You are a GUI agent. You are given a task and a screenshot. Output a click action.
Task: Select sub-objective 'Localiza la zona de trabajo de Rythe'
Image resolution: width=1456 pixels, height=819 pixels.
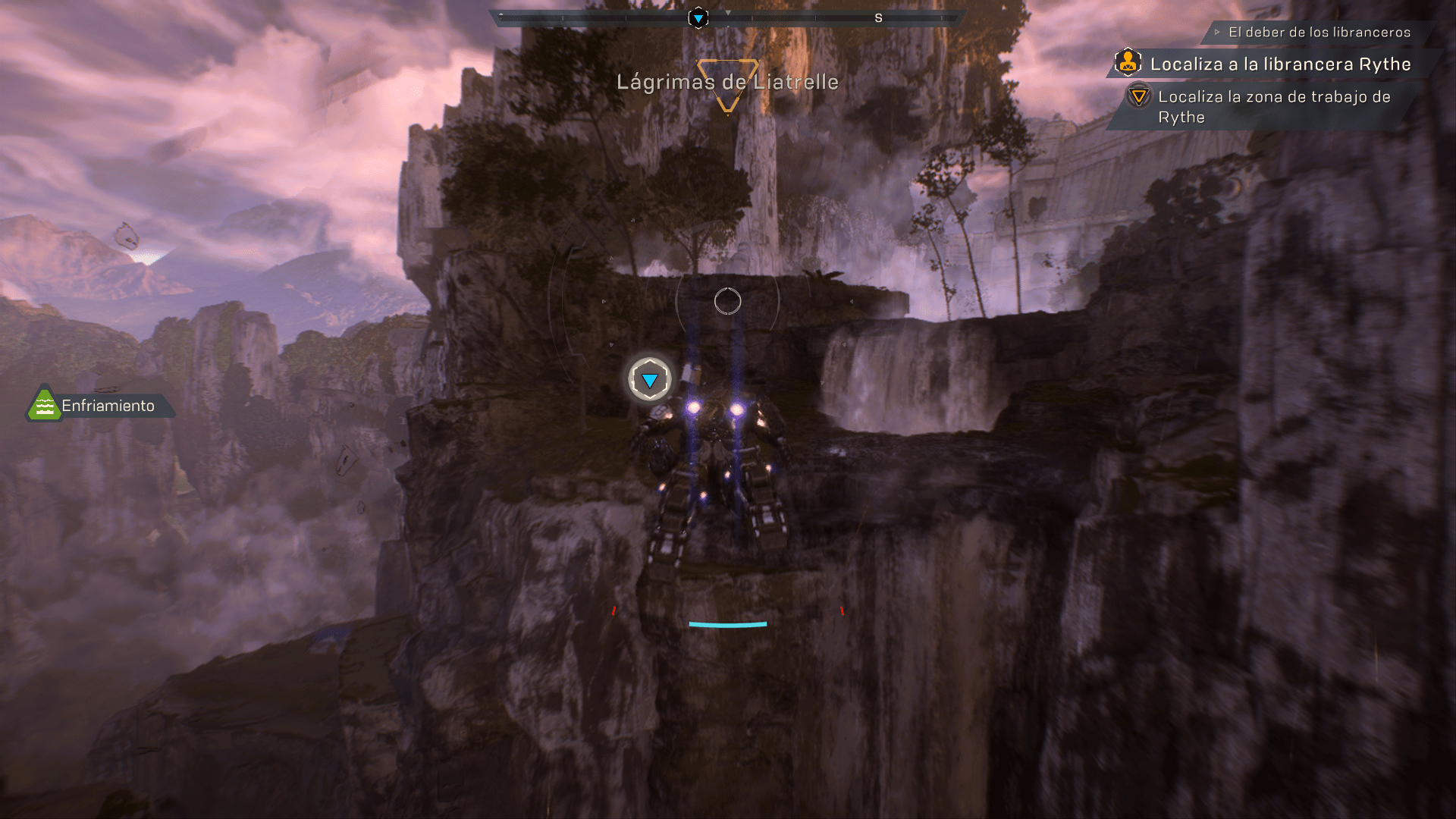point(1273,107)
